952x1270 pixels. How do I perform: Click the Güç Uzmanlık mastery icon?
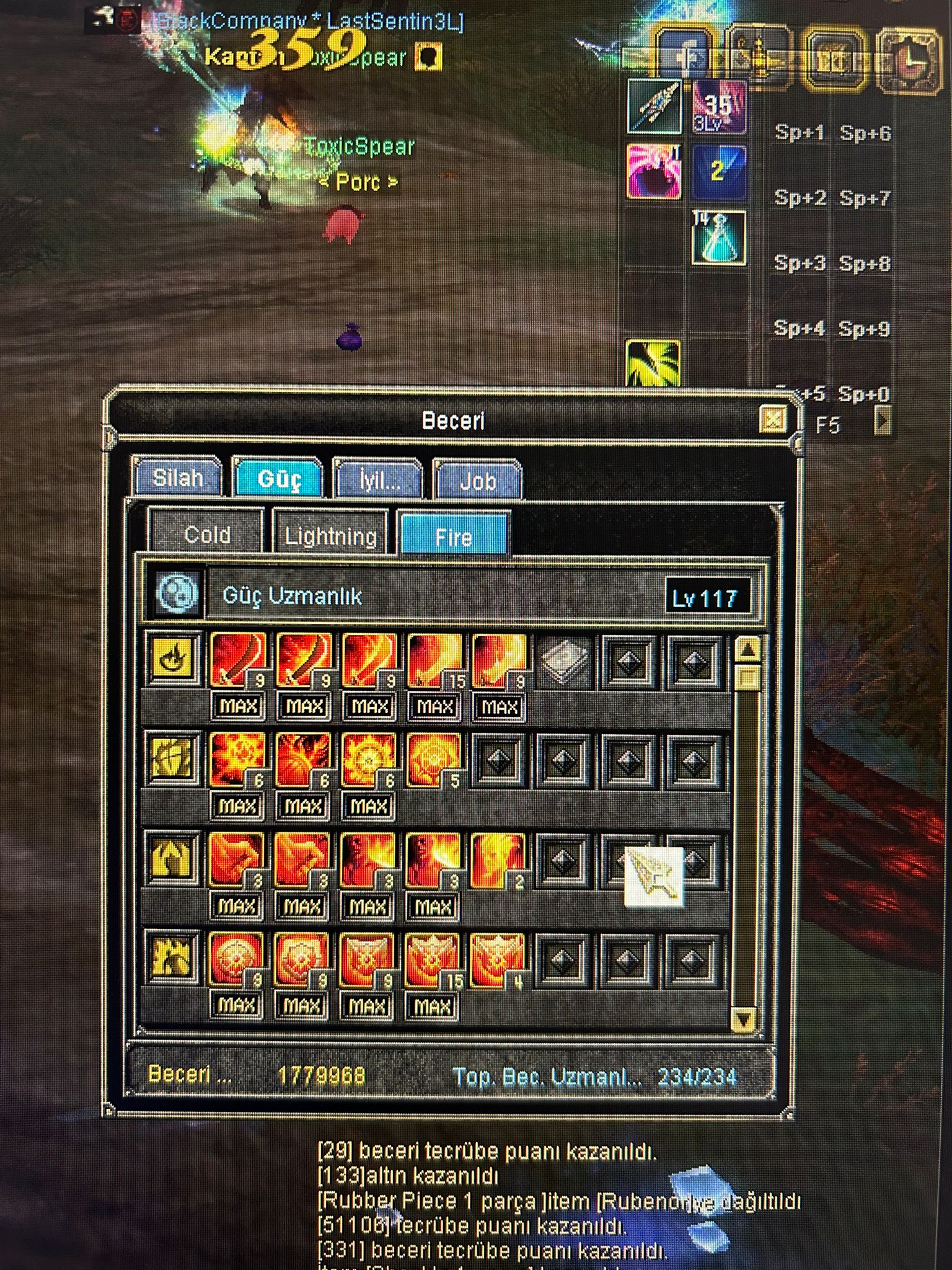[x=178, y=593]
